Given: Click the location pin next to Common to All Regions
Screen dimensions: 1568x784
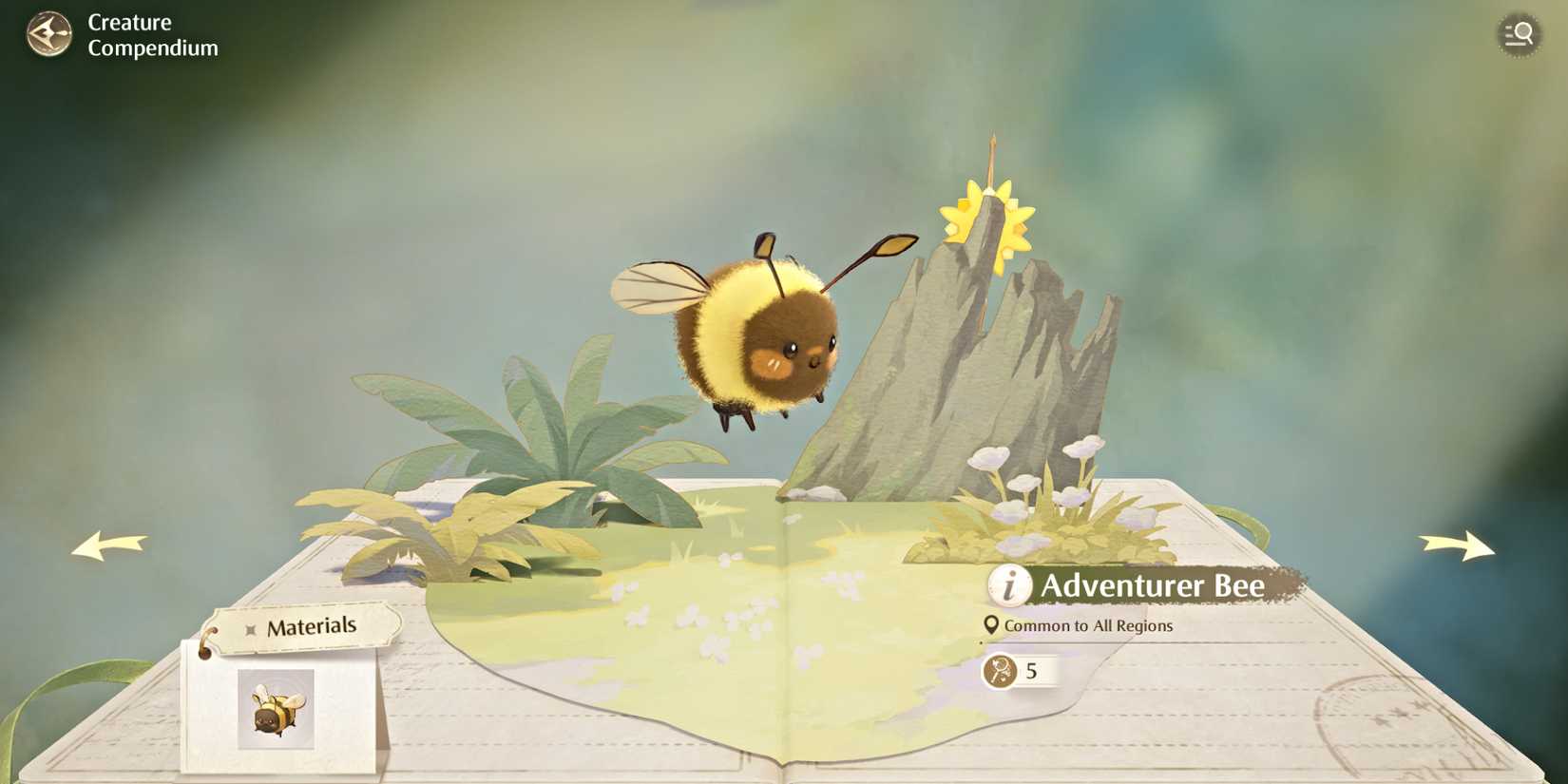Looking at the screenshot, I should [x=991, y=625].
